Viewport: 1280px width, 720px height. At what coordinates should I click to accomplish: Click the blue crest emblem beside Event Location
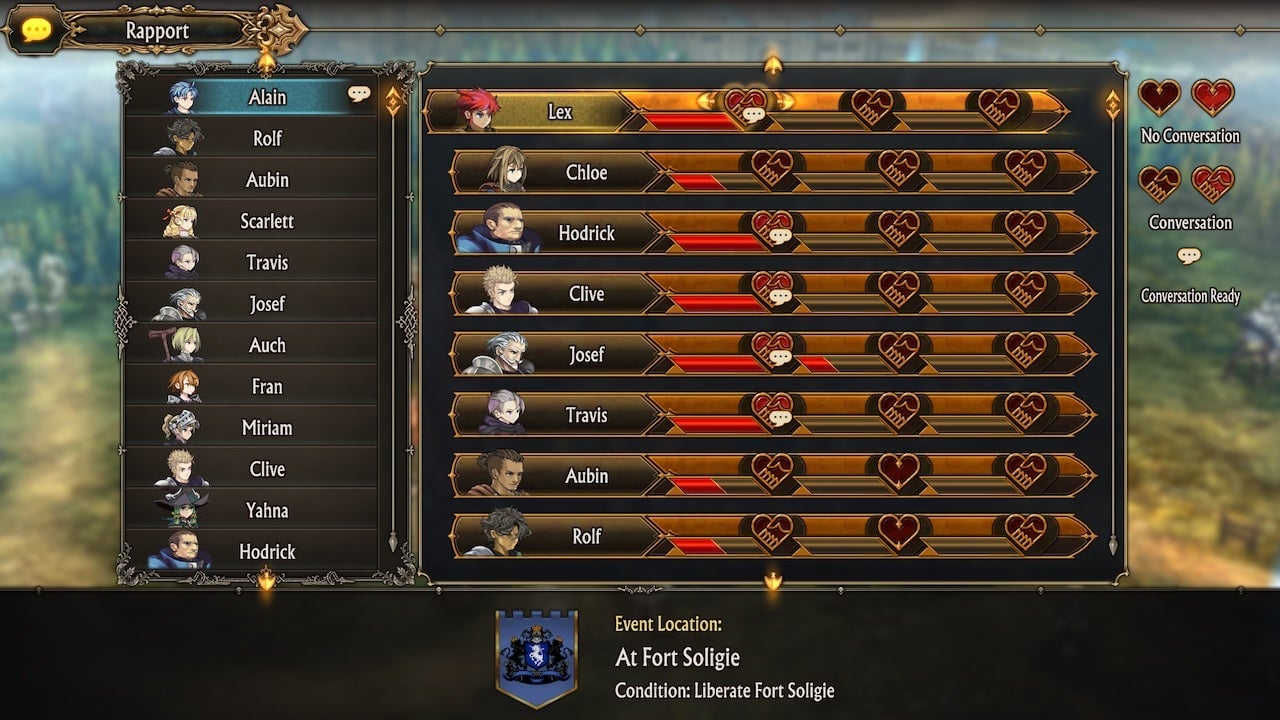click(x=536, y=655)
